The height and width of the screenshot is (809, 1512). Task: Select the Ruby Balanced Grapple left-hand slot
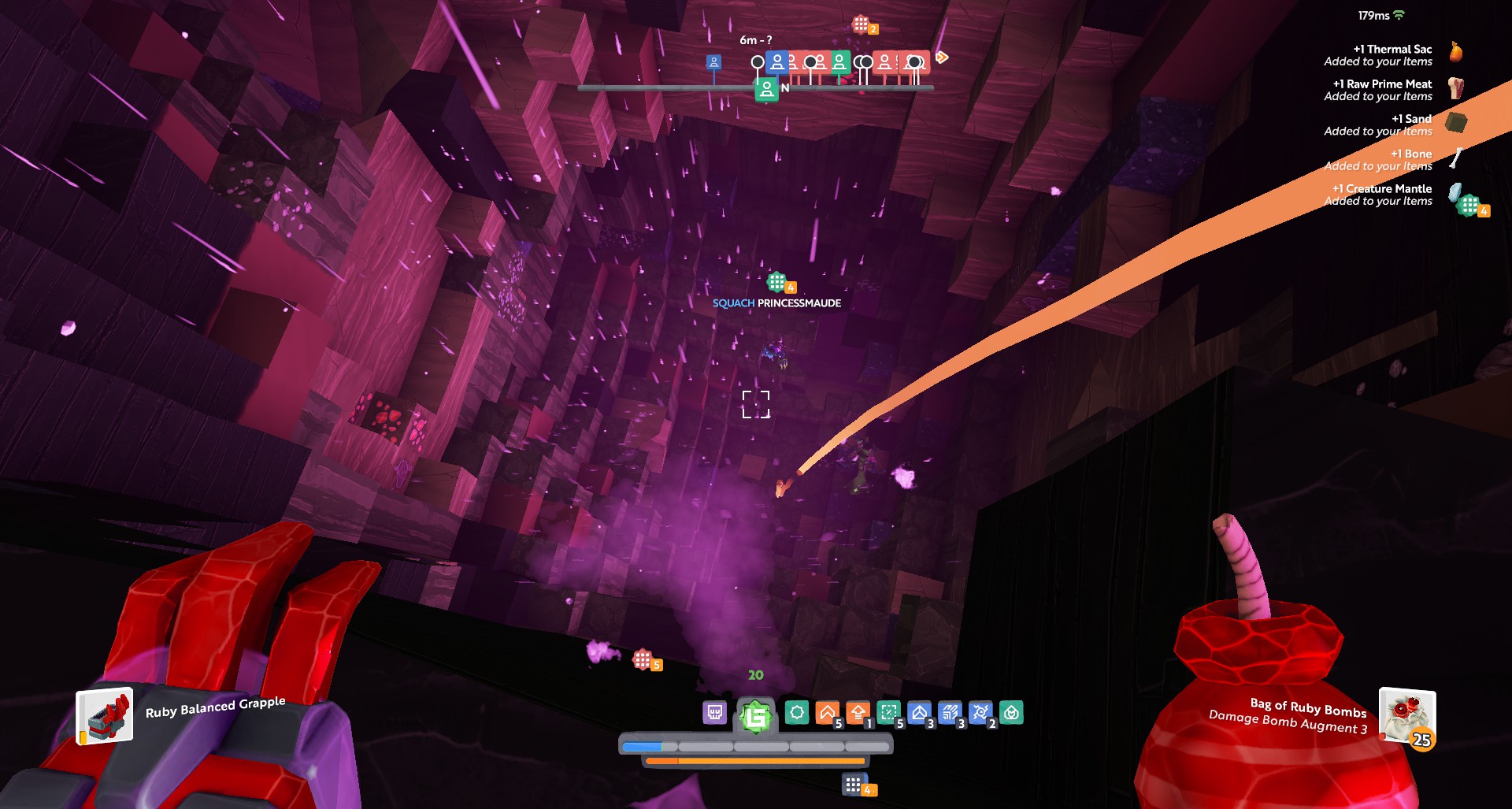[x=105, y=716]
